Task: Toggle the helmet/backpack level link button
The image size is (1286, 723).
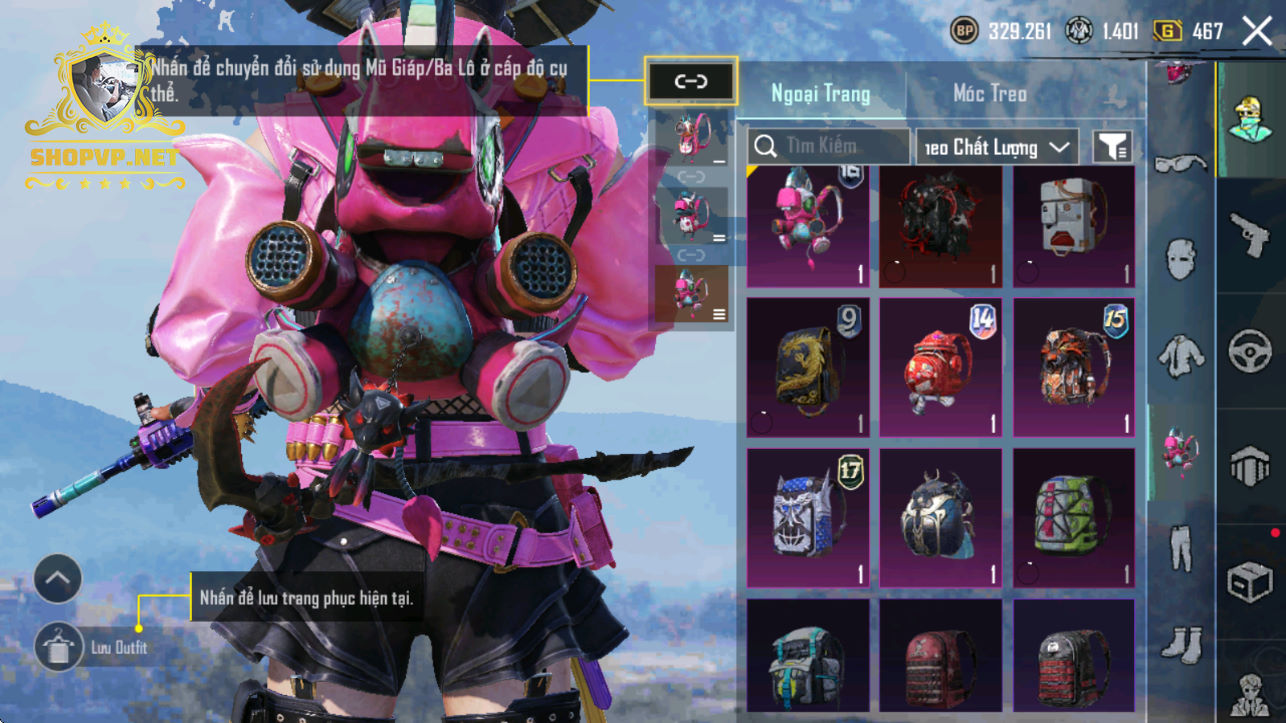Action: [691, 82]
